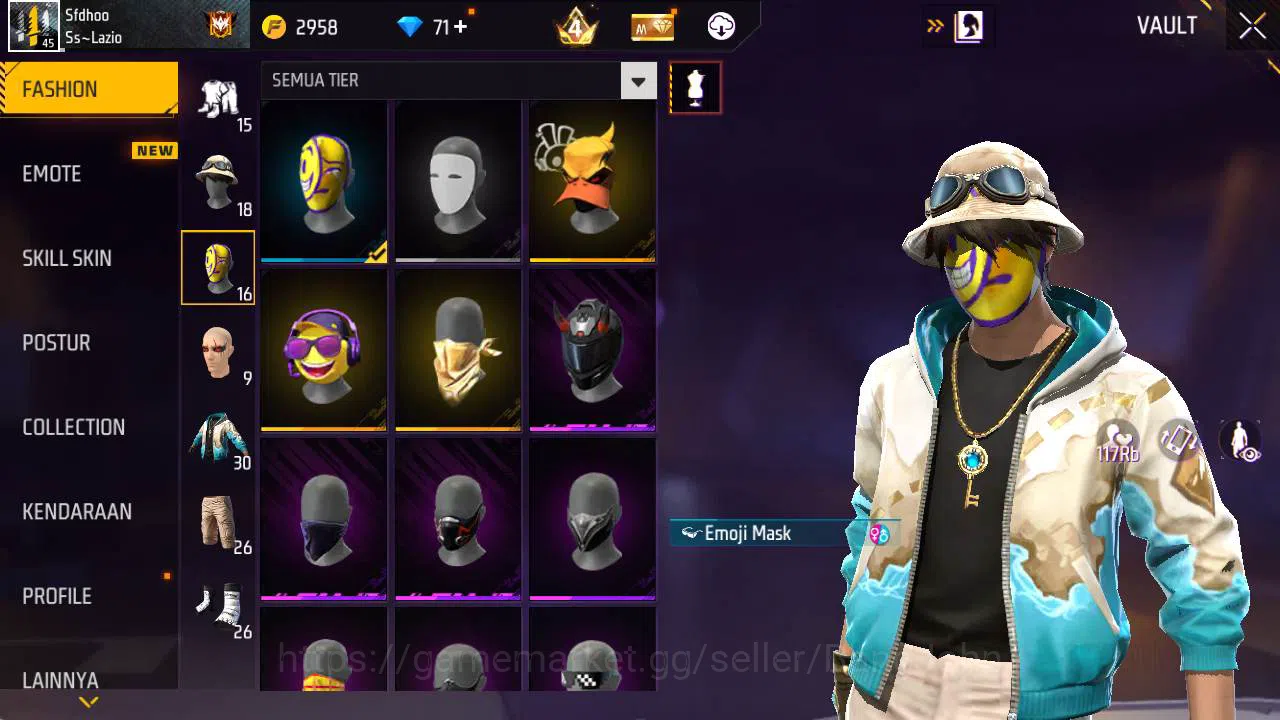Open the pants category with 15 items
Image resolution: width=1280 pixels, height=720 pixels.
(218, 95)
